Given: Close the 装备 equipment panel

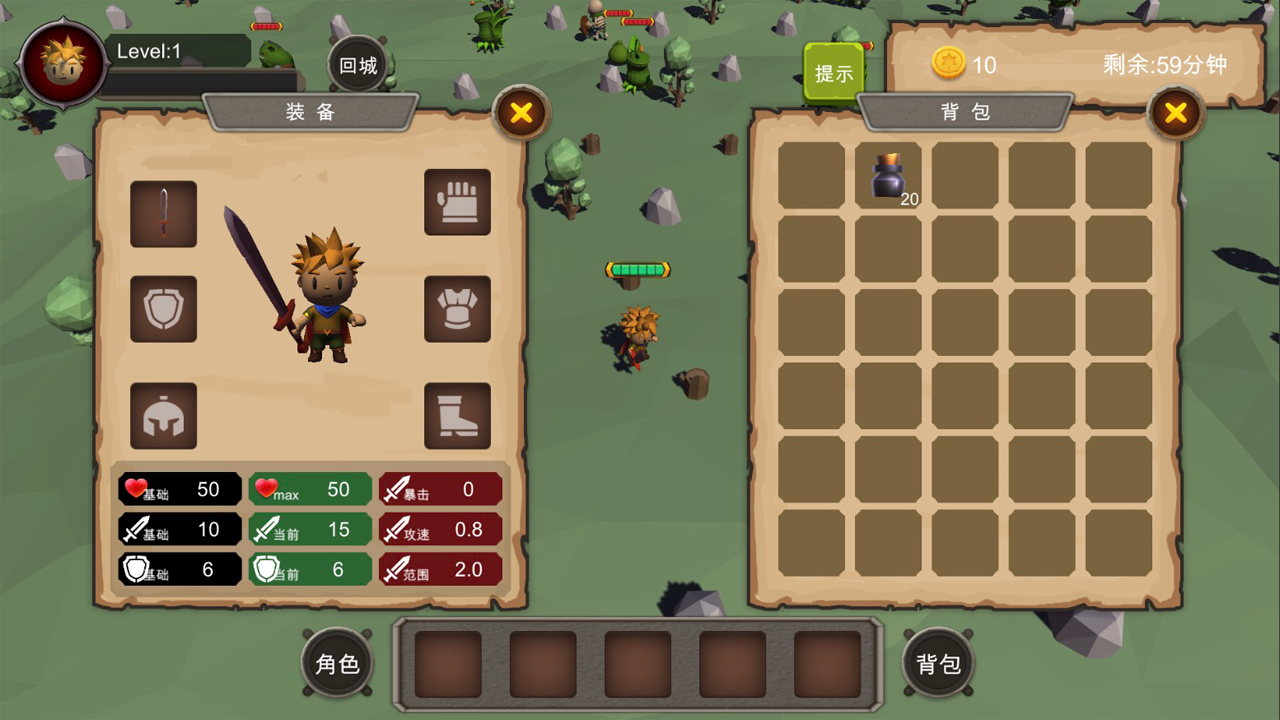Looking at the screenshot, I should (x=521, y=112).
